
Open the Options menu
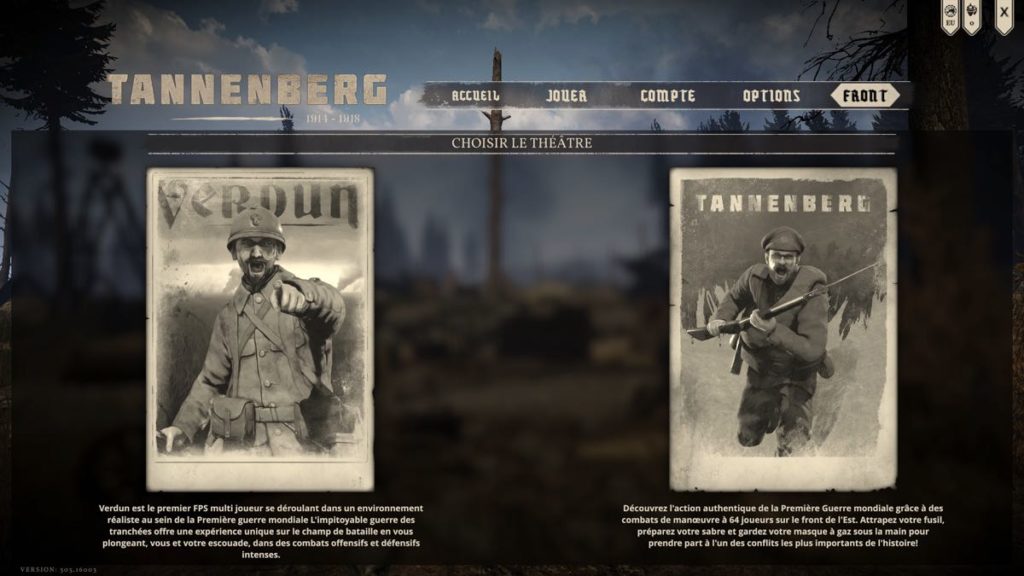pyautogui.click(x=771, y=96)
